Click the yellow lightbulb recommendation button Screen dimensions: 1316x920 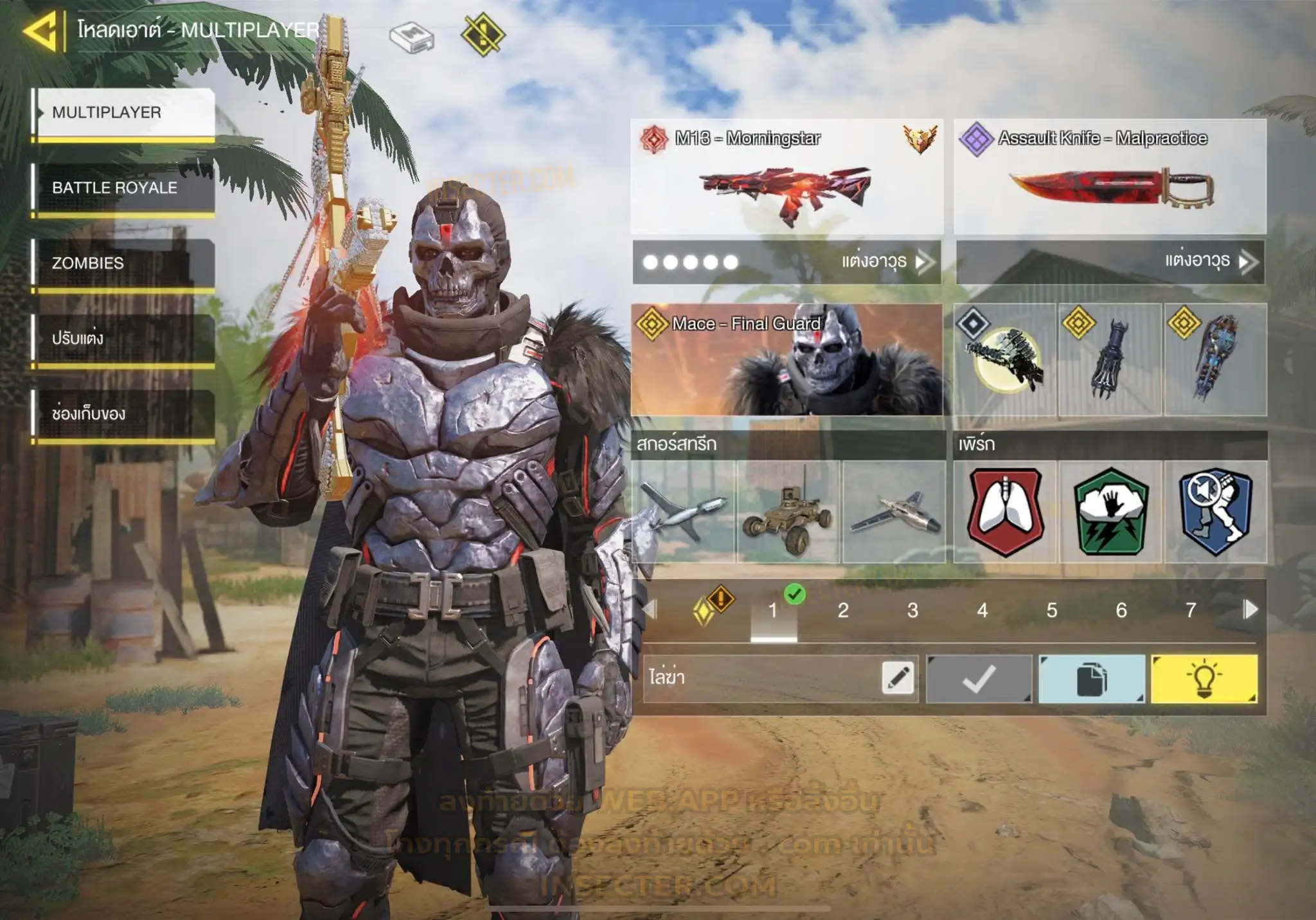1204,679
